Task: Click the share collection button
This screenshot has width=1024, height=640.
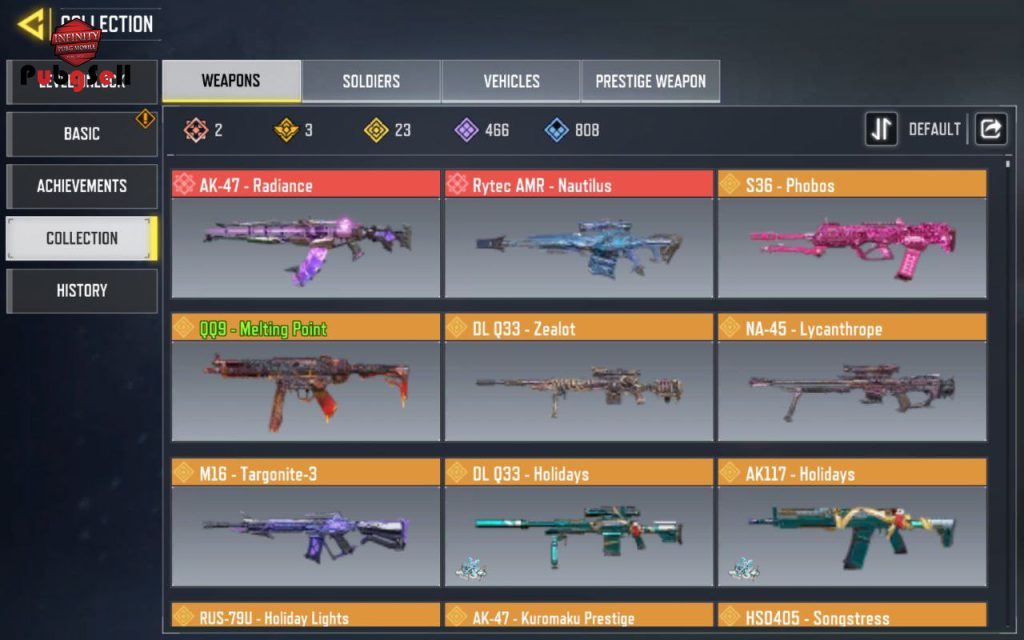Action: point(990,129)
